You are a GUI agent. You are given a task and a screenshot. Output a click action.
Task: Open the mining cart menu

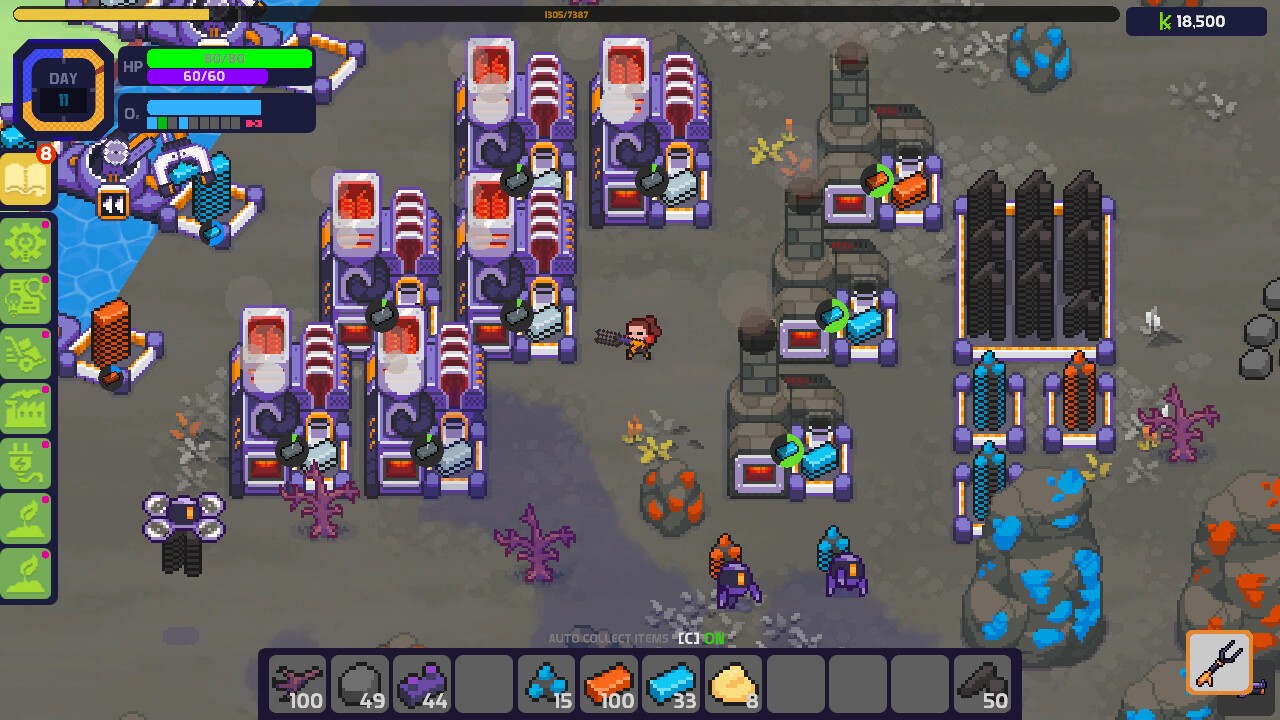point(26,352)
